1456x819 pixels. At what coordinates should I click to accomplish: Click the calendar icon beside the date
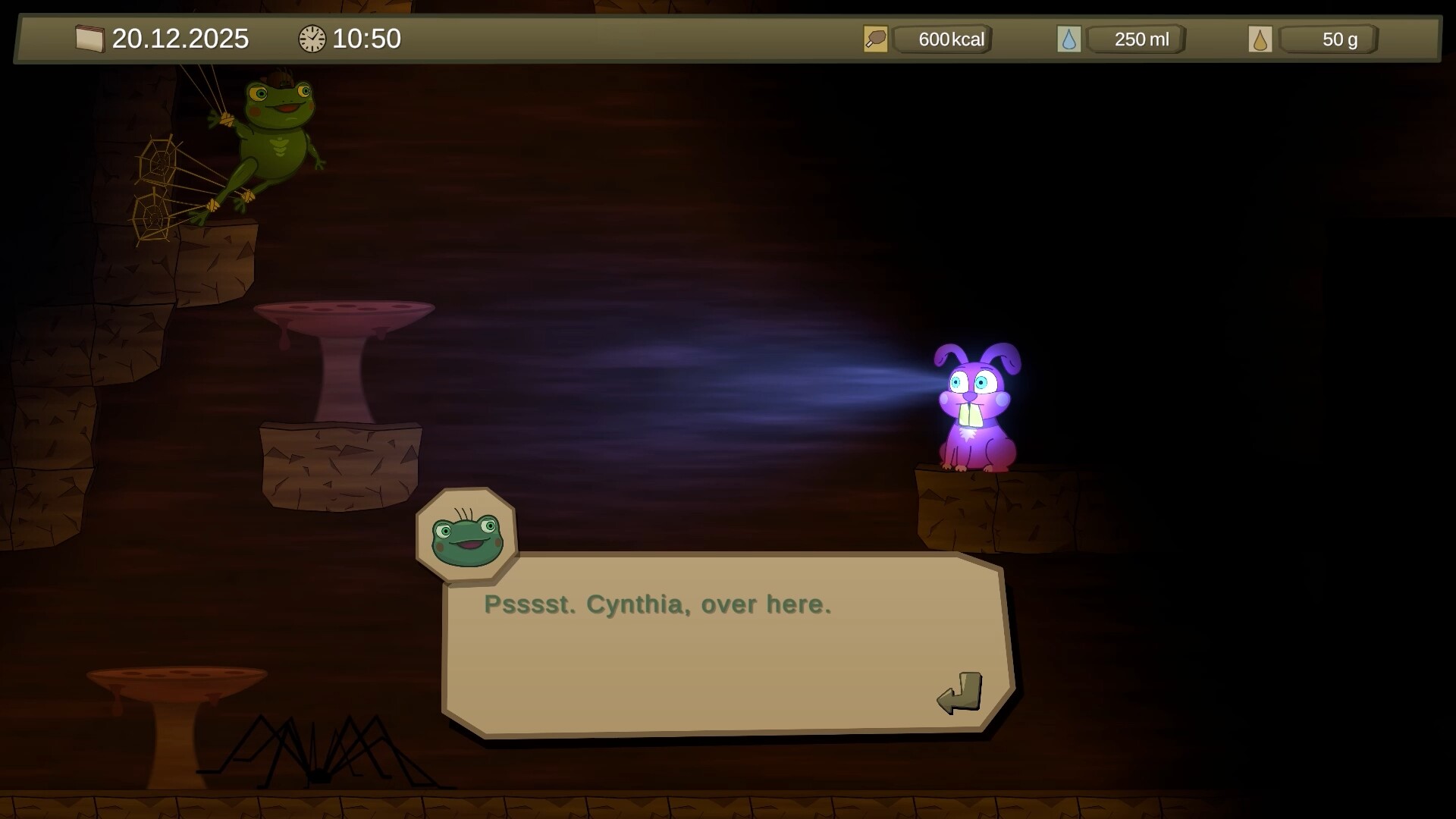click(x=89, y=38)
